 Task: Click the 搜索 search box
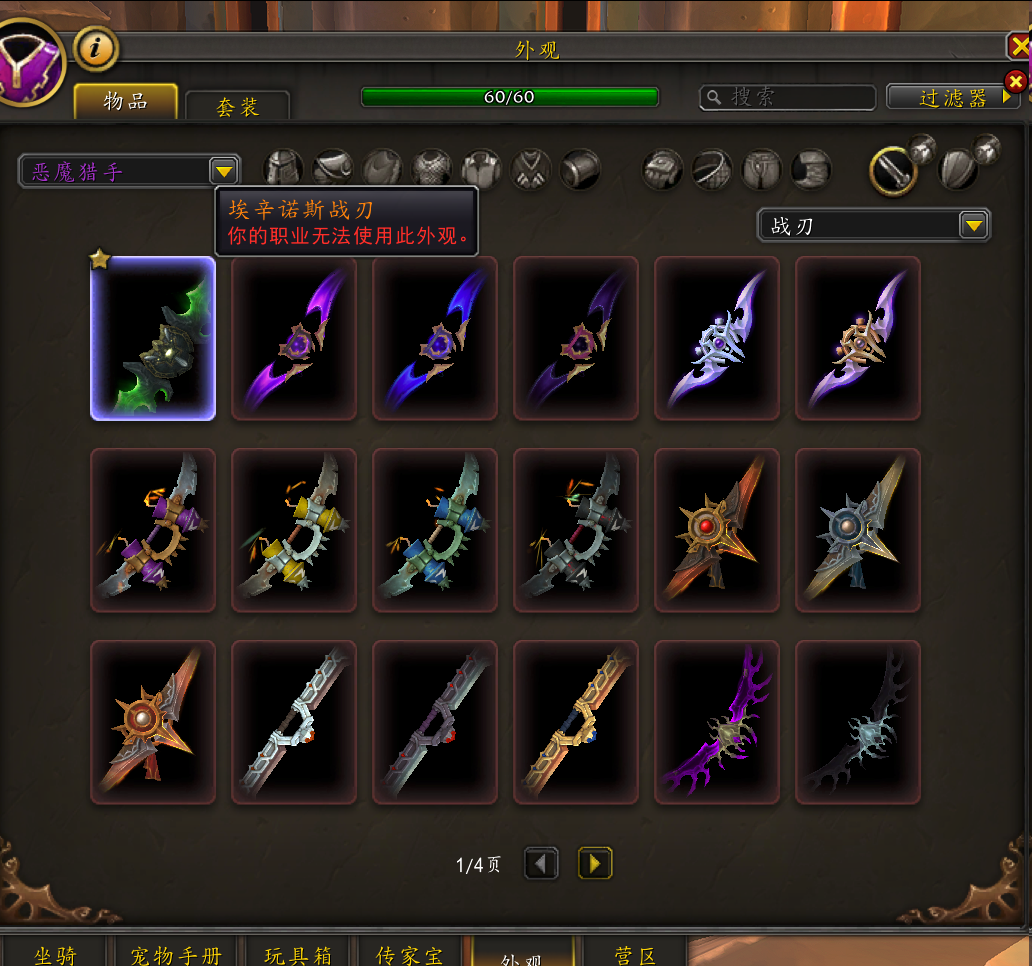click(x=787, y=97)
